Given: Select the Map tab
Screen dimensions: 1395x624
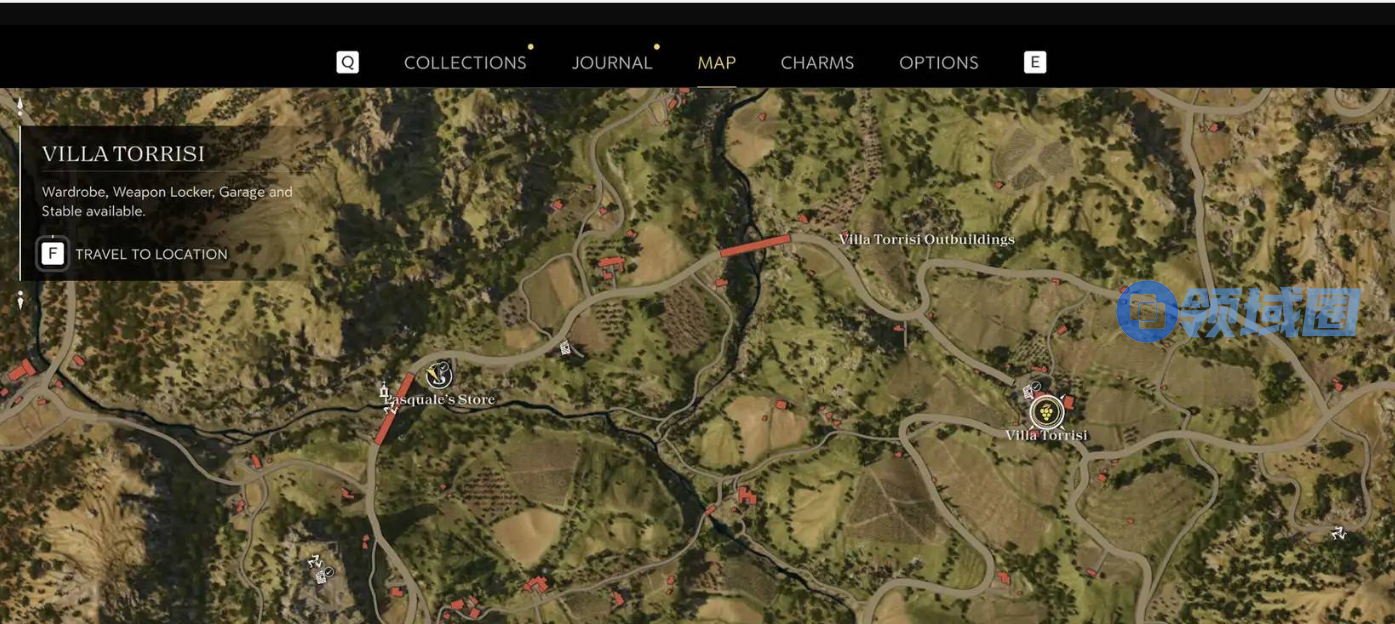Looking at the screenshot, I should coord(716,62).
